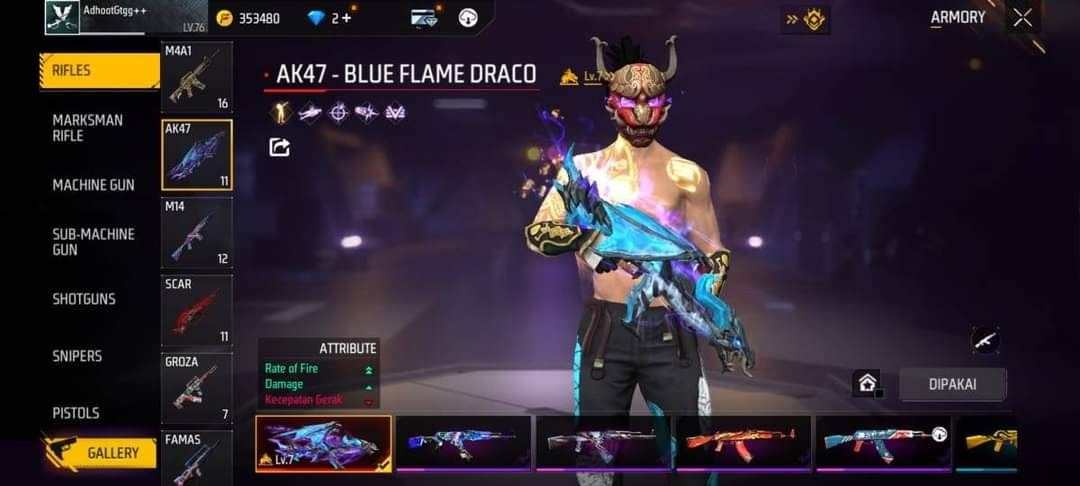Pick the GROZA weapon tile
Image resolution: width=1080 pixels, height=486 pixels.
[x=196, y=388]
